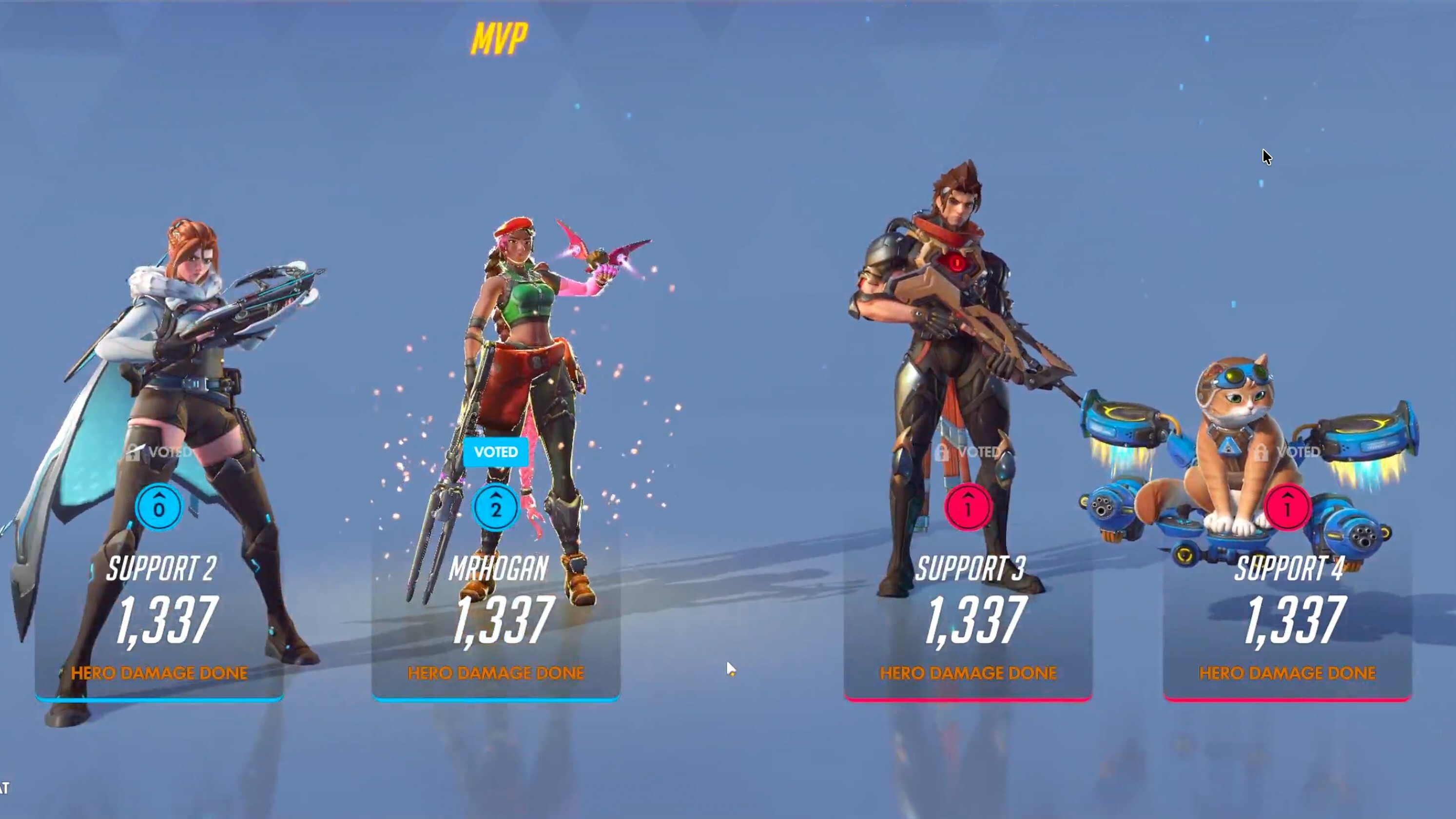Click the red upvote arrow under Support 4
The width and height of the screenshot is (1456, 819).
[x=1287, y=507]
